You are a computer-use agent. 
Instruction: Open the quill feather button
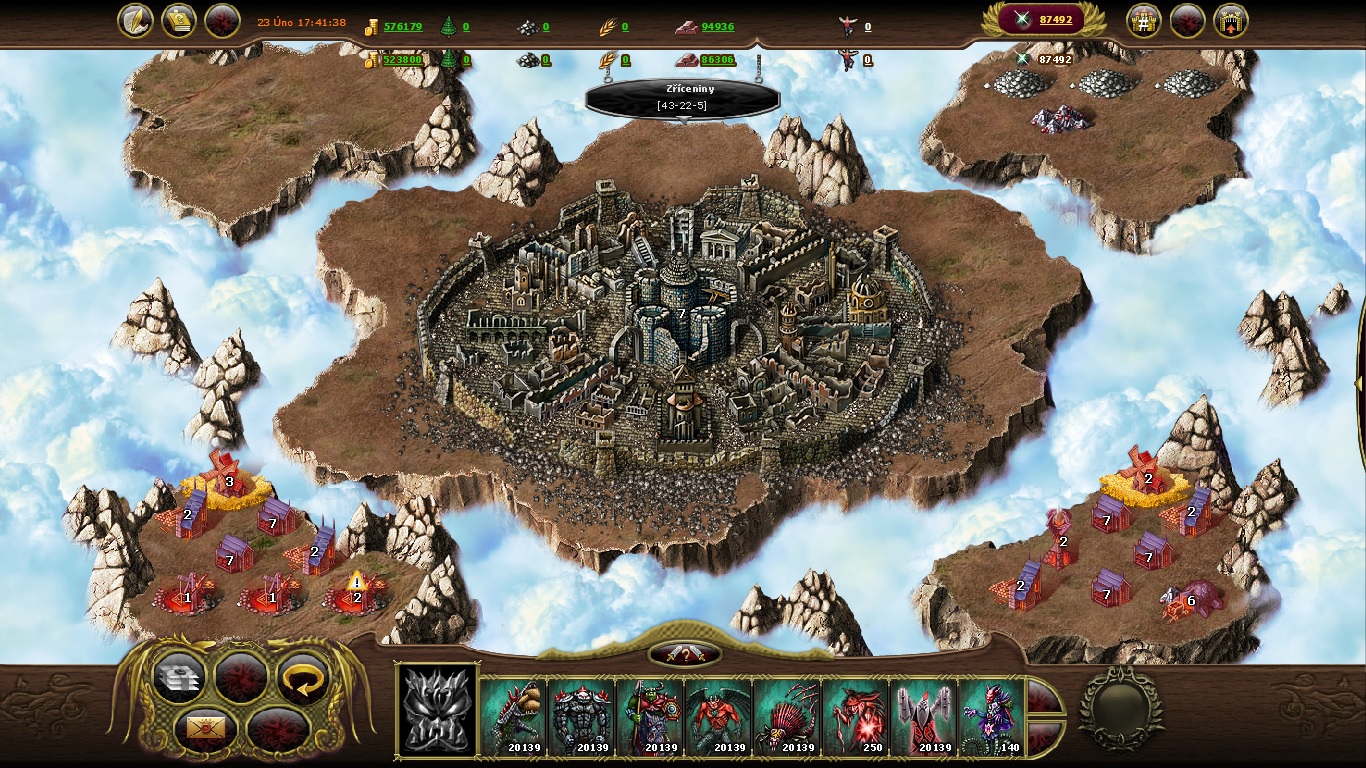click(x=135, y=21)
